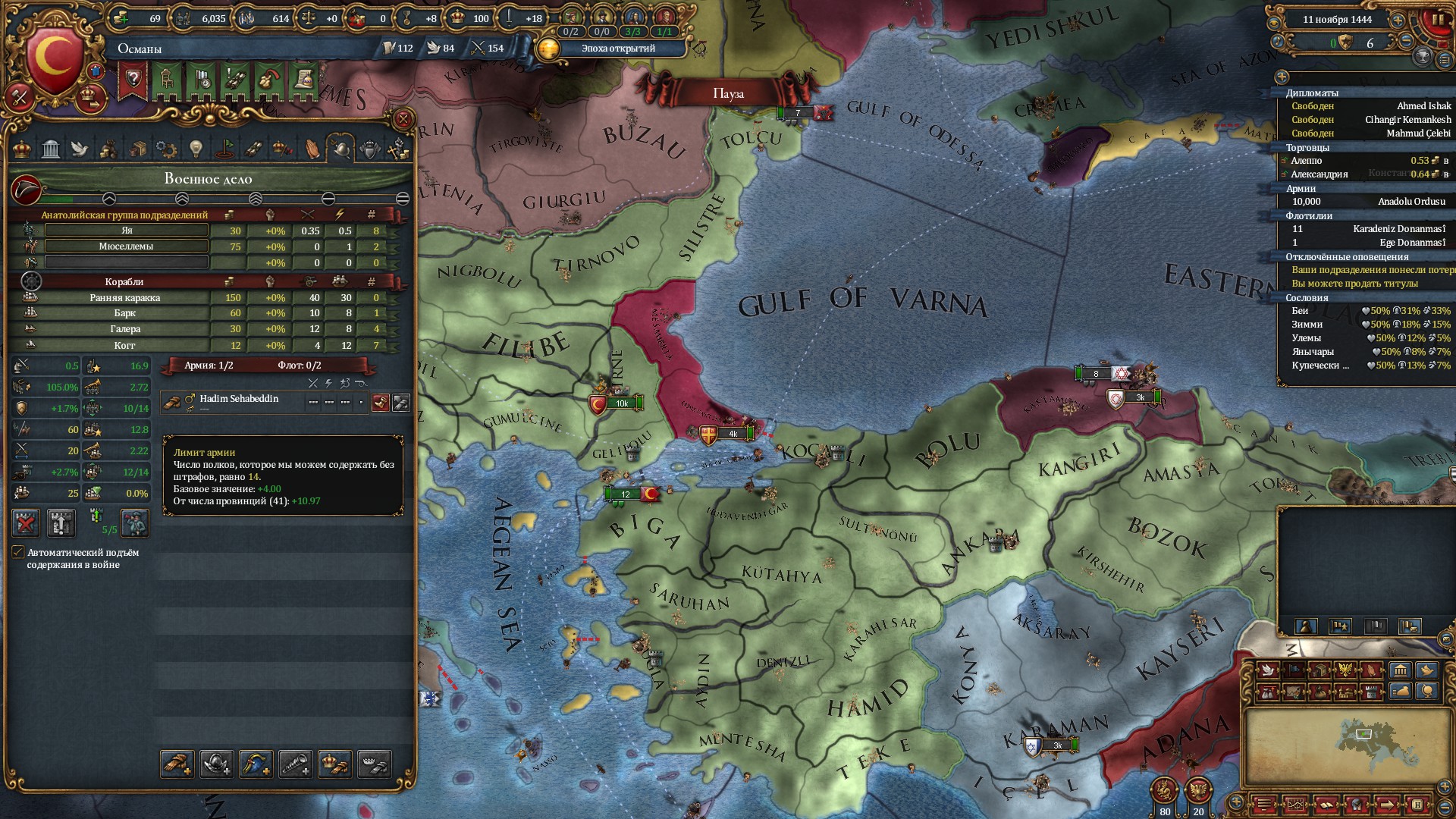Switch to the Government tab with columns icon
1456x819 pixels.
click(x=51, y=149)
